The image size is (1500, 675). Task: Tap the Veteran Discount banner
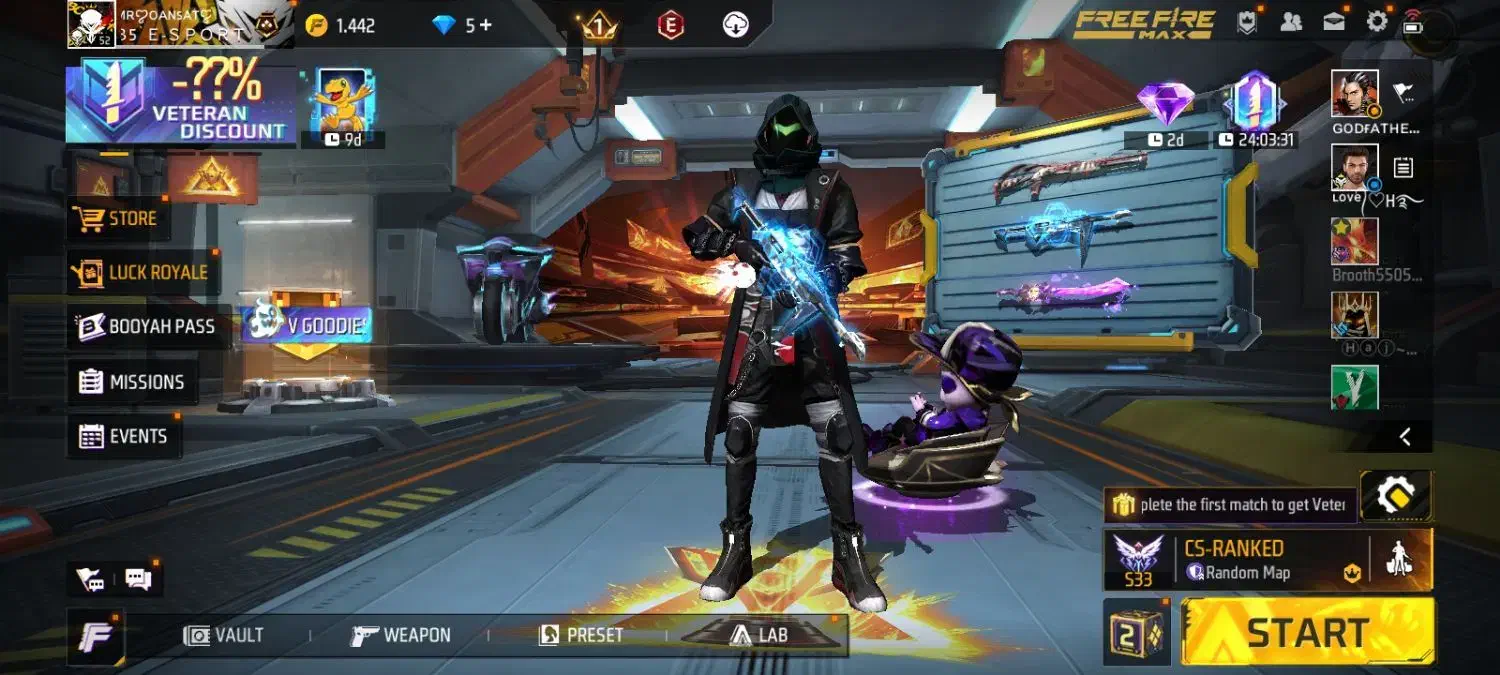pos(181,102)
